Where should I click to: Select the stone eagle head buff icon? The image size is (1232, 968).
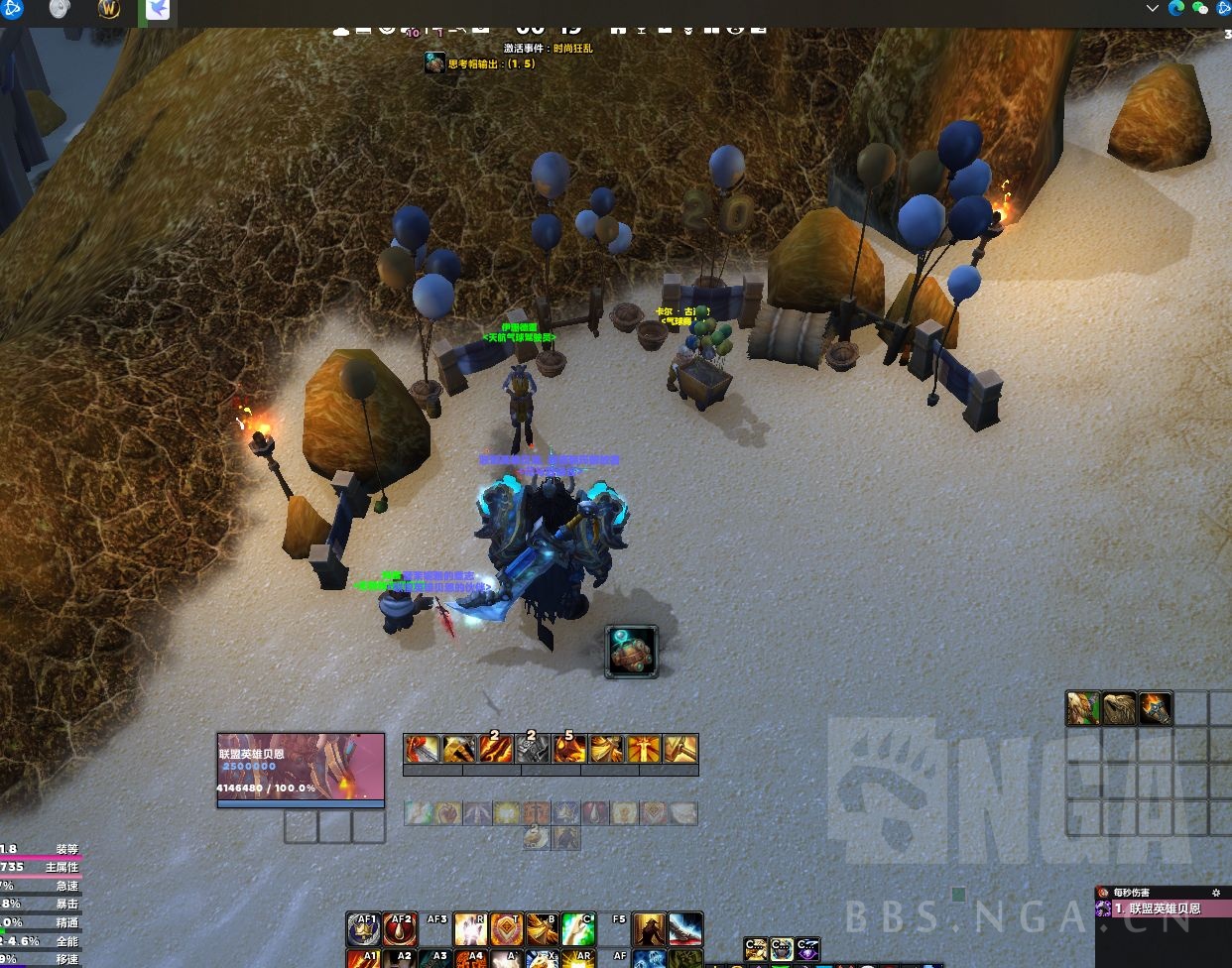point(1119,708)
